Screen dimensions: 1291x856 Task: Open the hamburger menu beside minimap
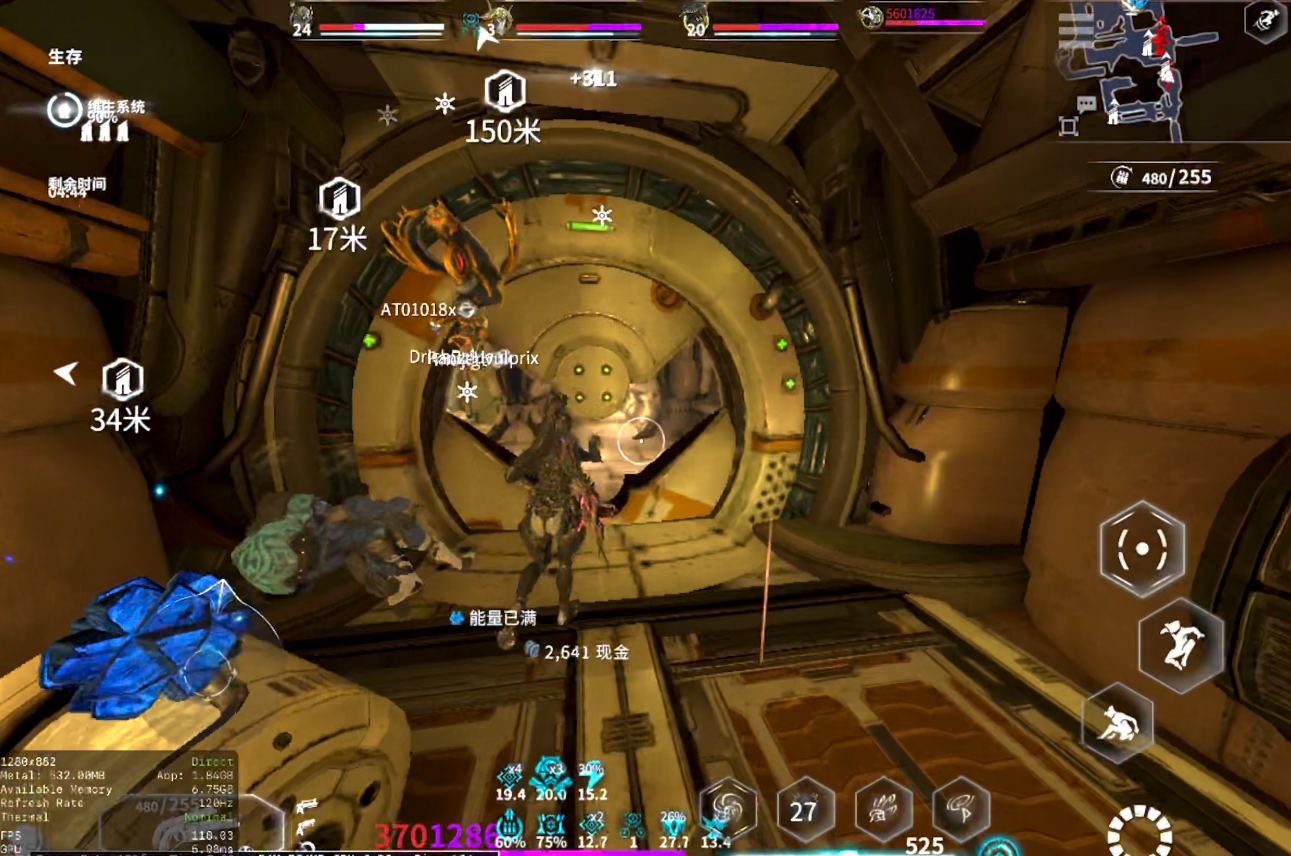coord(1075,28)
